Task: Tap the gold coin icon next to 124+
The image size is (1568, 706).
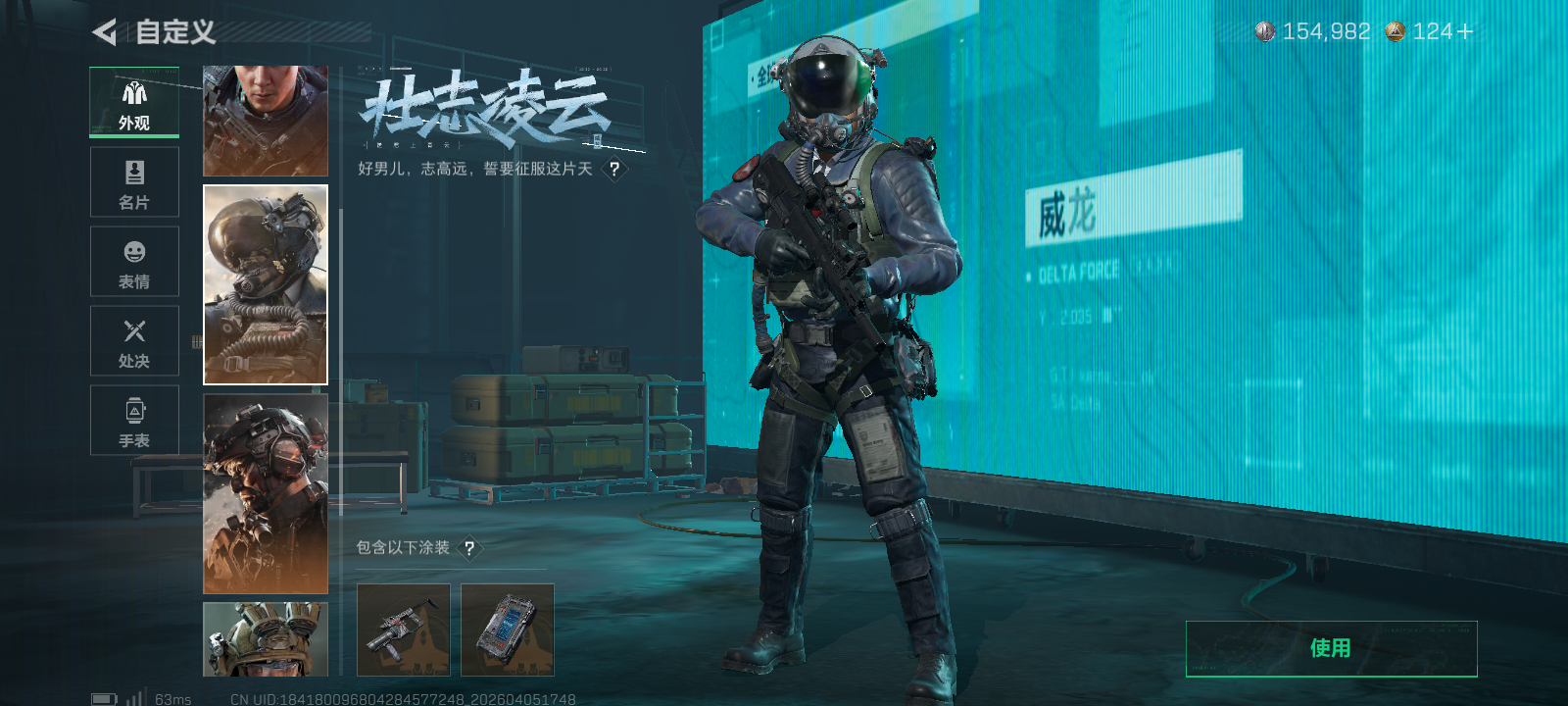Action: (1397, 31)
